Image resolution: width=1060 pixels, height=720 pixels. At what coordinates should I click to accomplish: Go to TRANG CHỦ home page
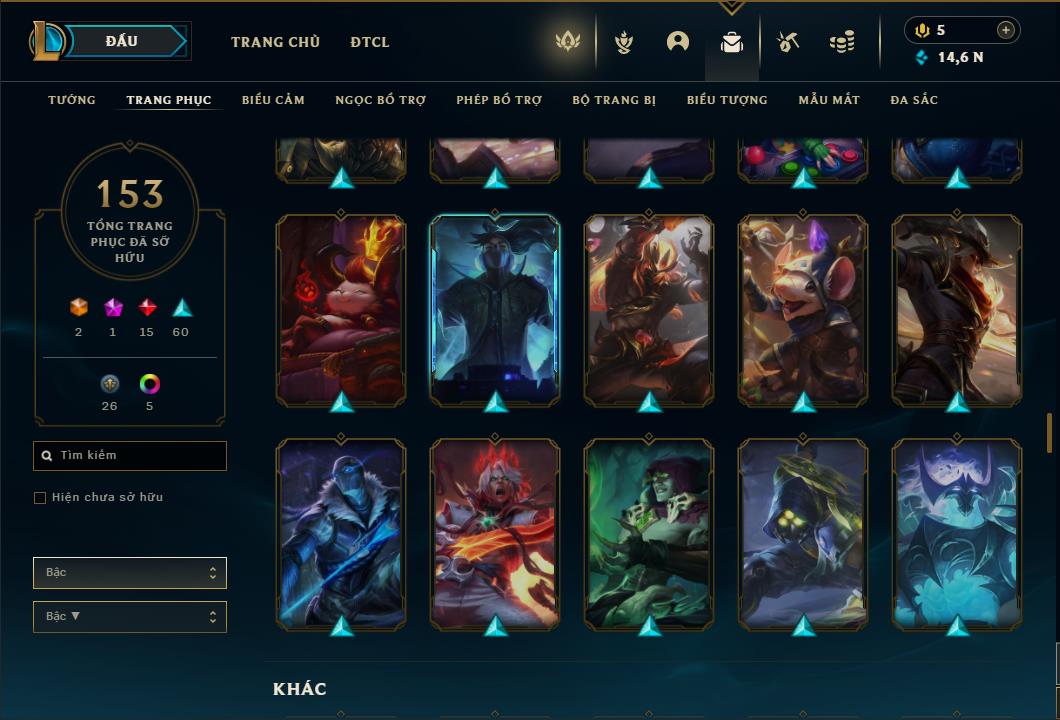coord(275,42)
